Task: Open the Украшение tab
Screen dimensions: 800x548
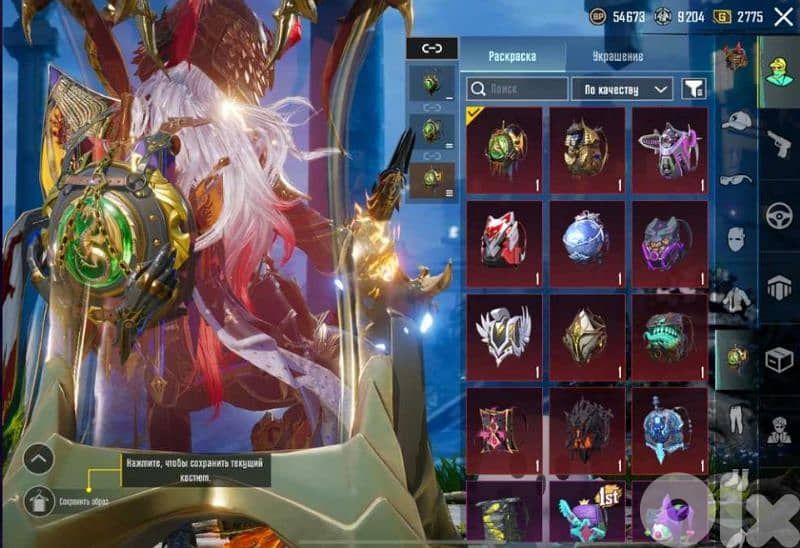Action: click(x=617, y=56)
